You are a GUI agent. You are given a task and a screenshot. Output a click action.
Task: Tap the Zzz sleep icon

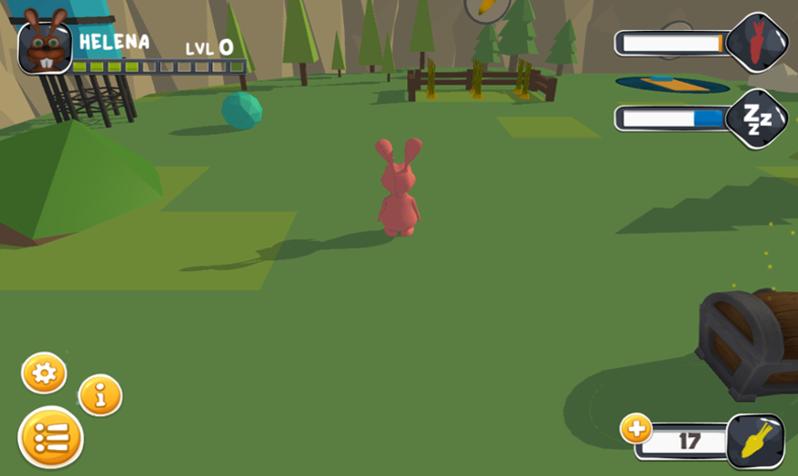tap(756, 120)
